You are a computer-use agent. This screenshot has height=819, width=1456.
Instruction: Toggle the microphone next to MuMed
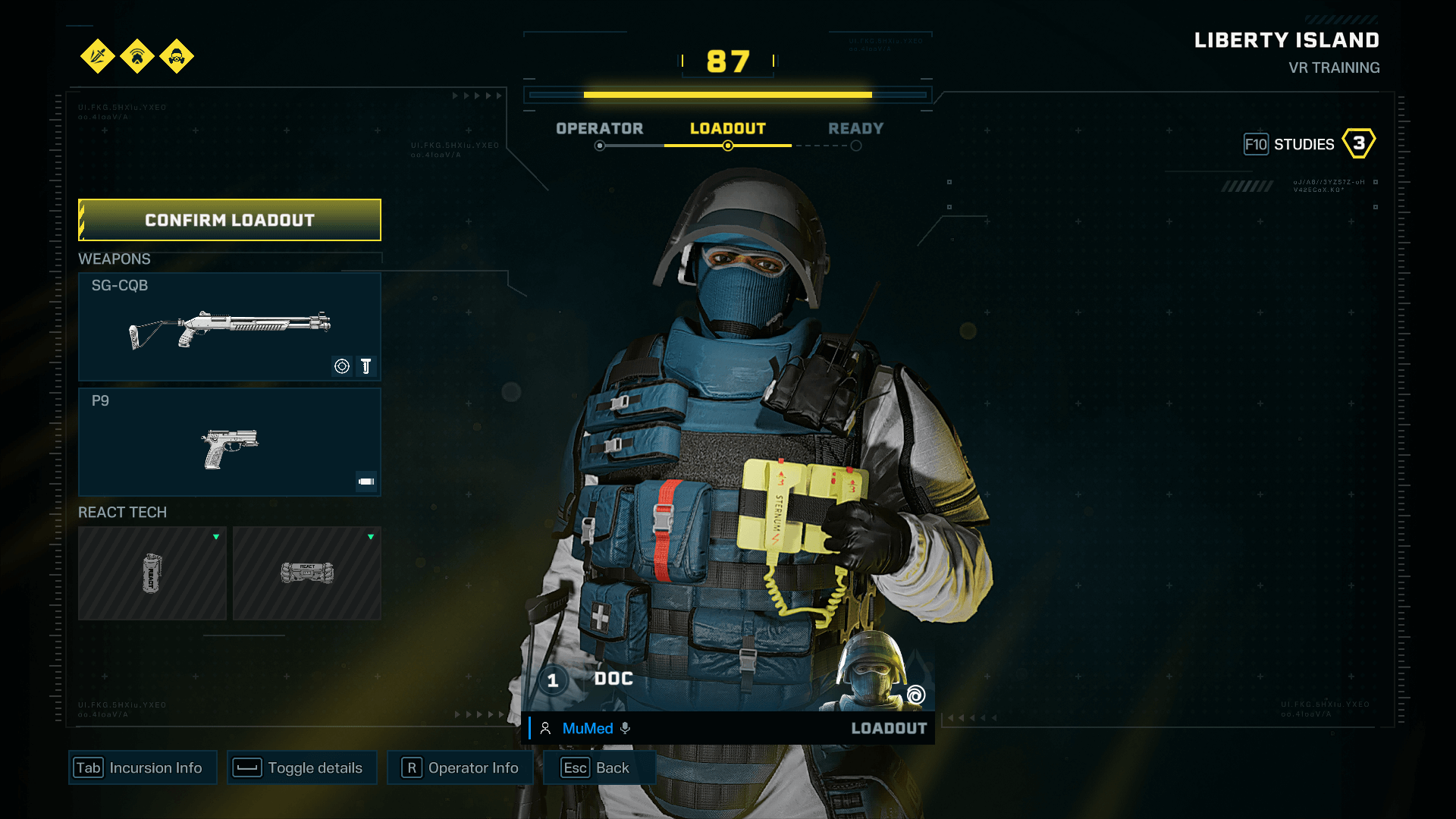click(x=625, y=728)
